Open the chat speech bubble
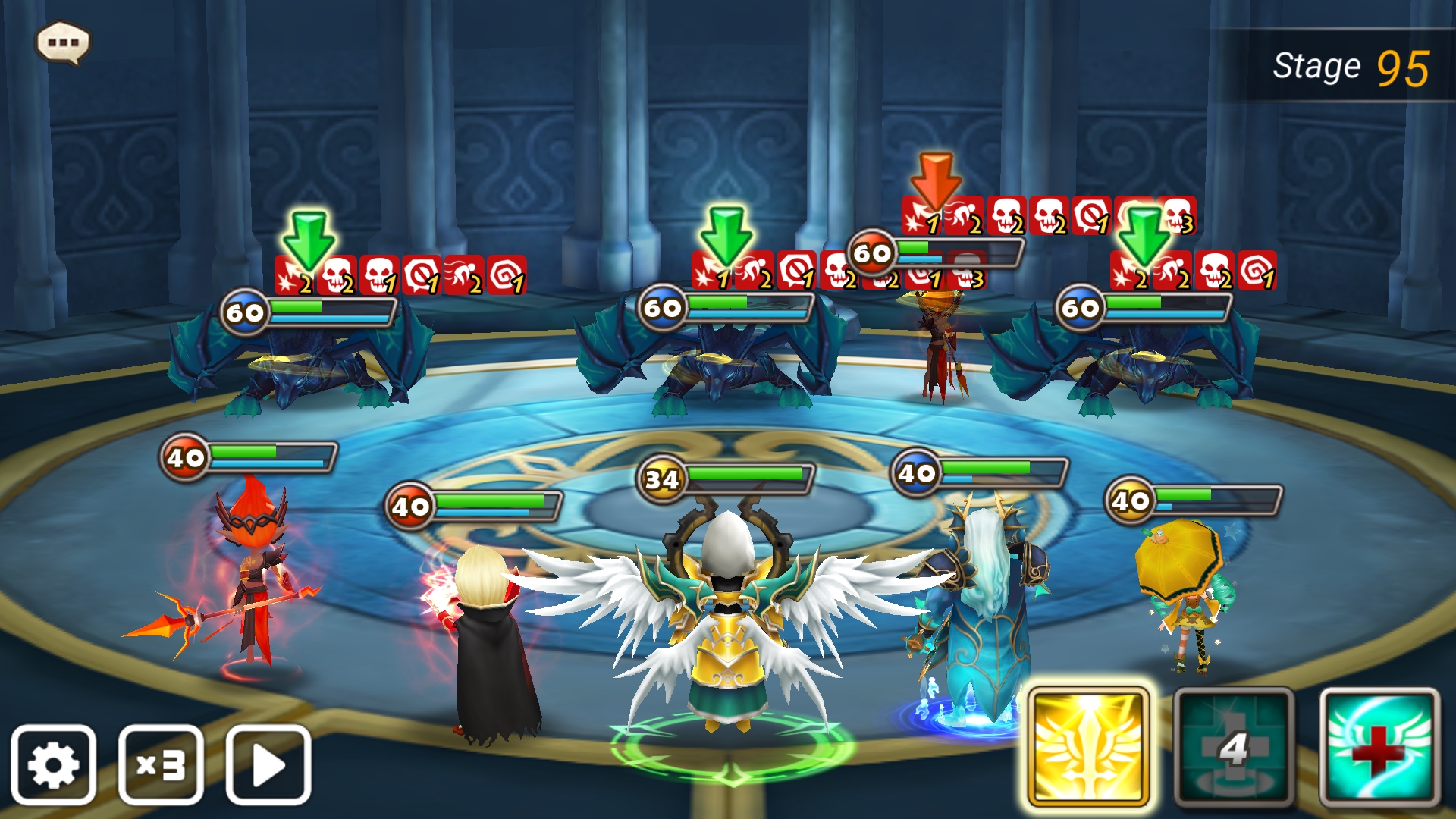1456x819 pixels. 63,42
